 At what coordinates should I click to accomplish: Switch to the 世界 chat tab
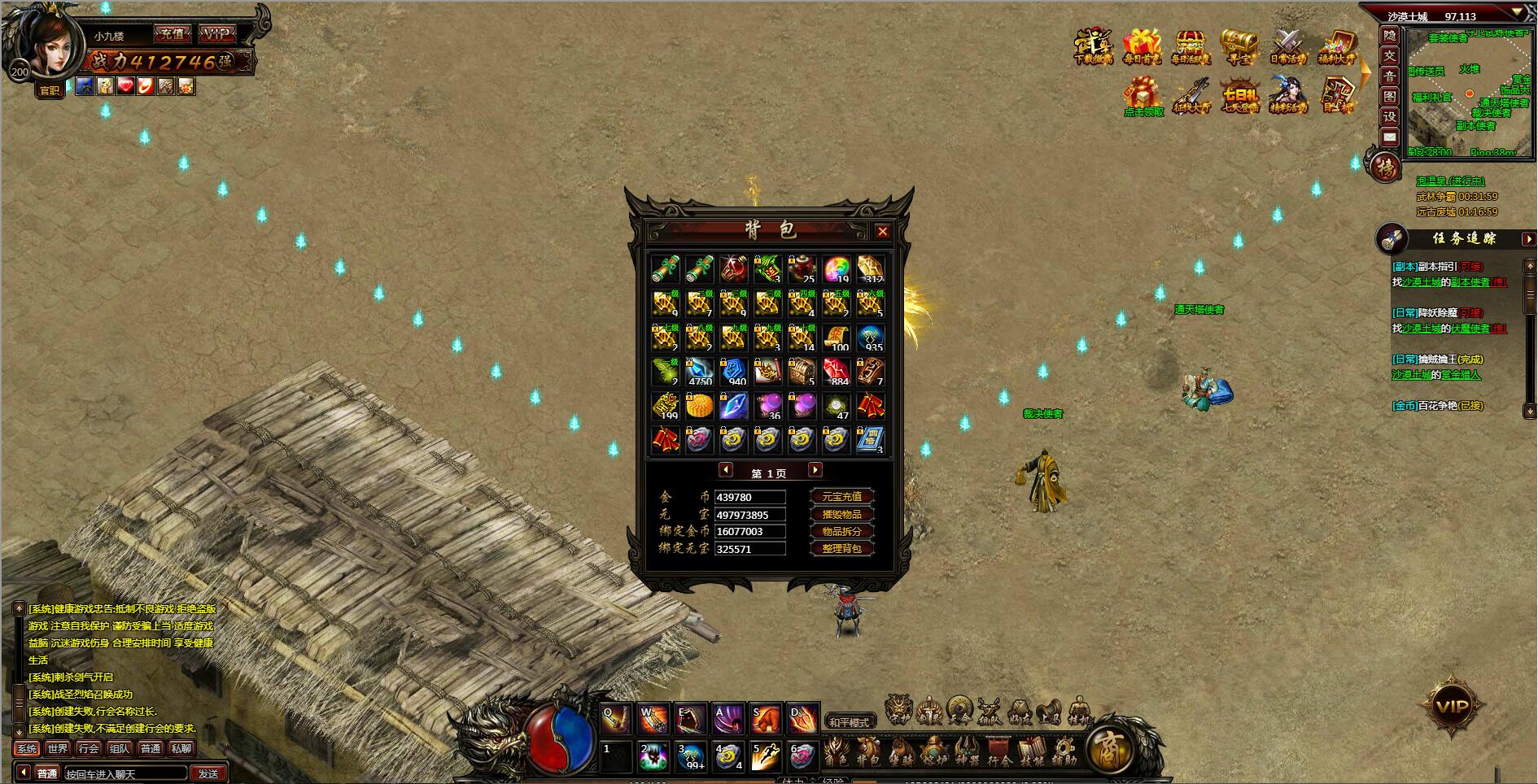(x=58, y=748)
